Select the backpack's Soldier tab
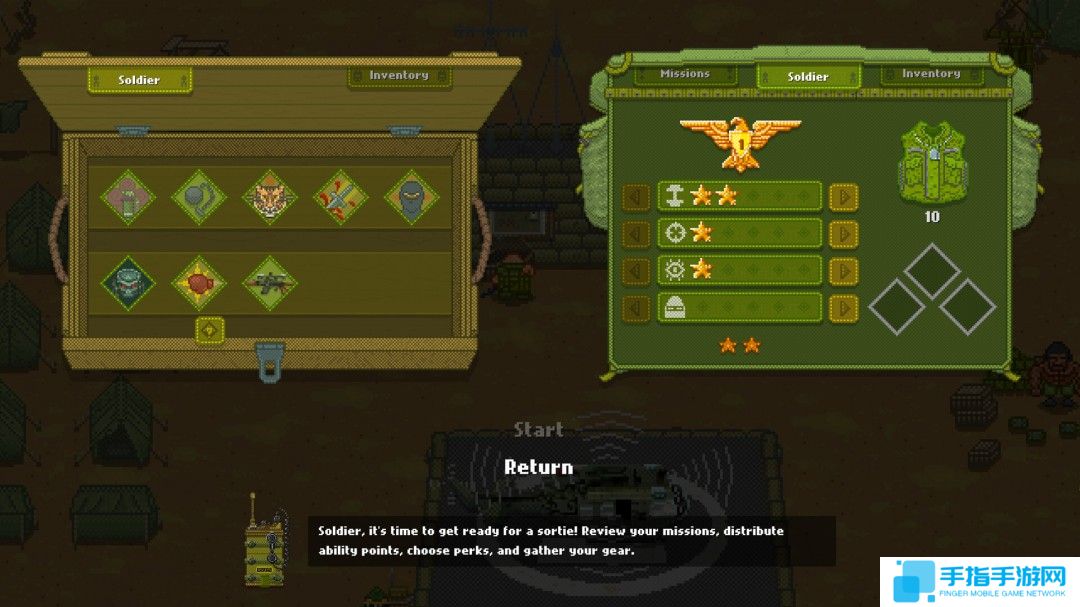Screen dimensions: 1080x607 pyautogui.click(x=808, y=76)
